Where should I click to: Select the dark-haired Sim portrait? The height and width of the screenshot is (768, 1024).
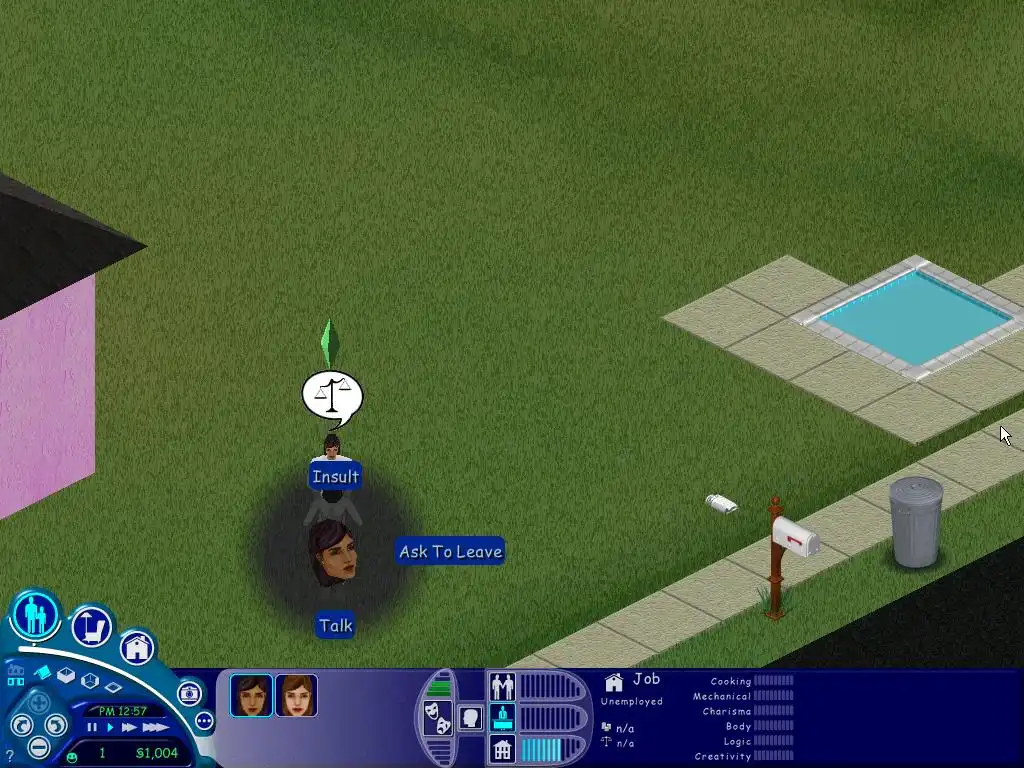251,695
